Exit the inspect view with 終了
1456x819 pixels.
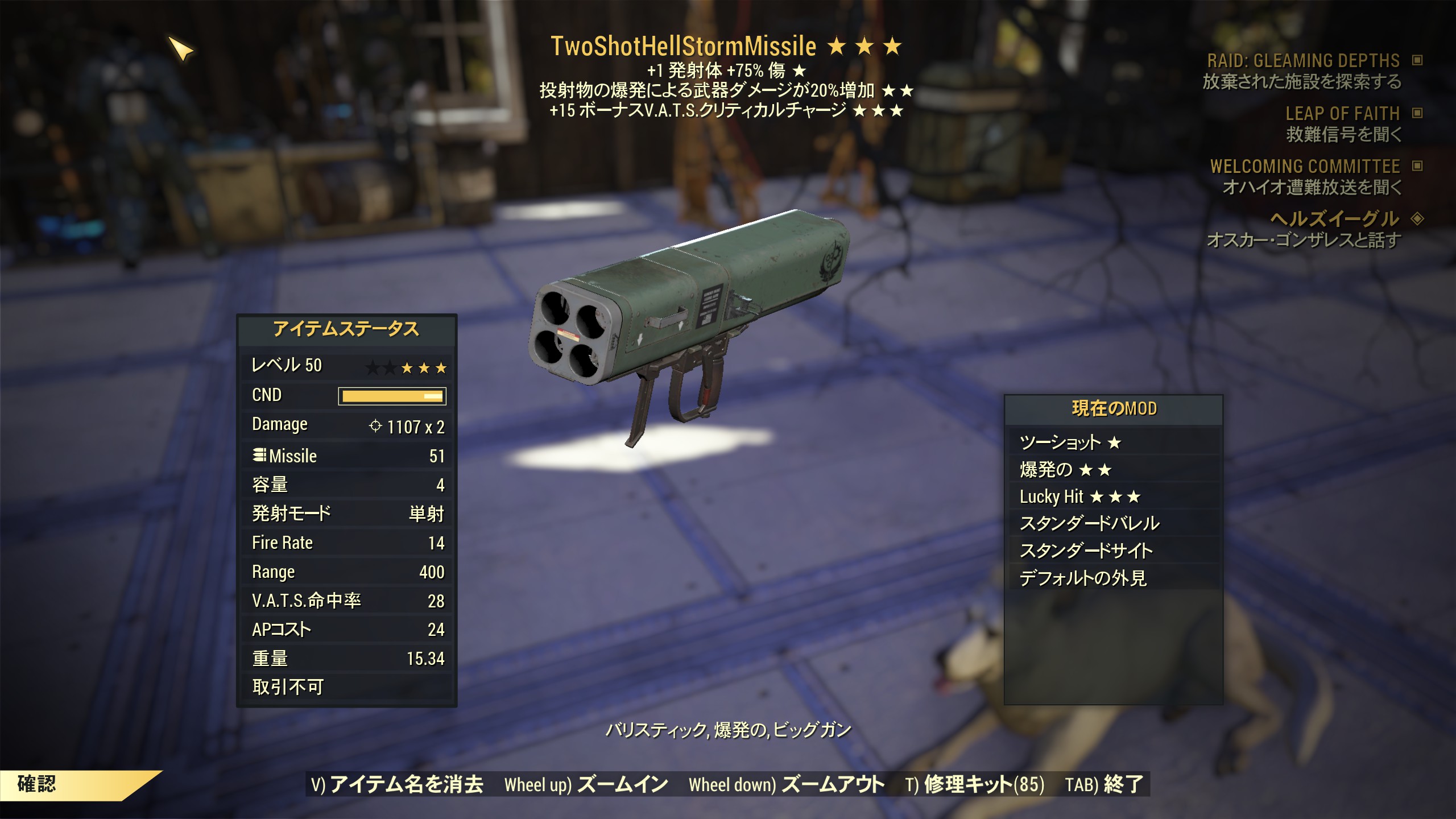1104,785
